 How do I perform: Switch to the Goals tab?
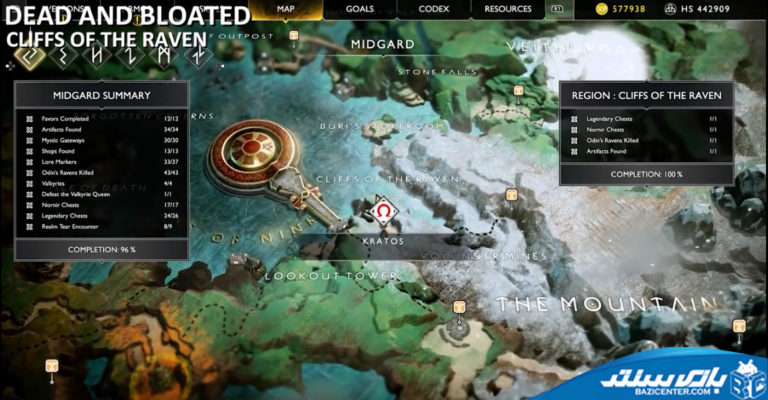pyautogui.click(x=359, y=9)
